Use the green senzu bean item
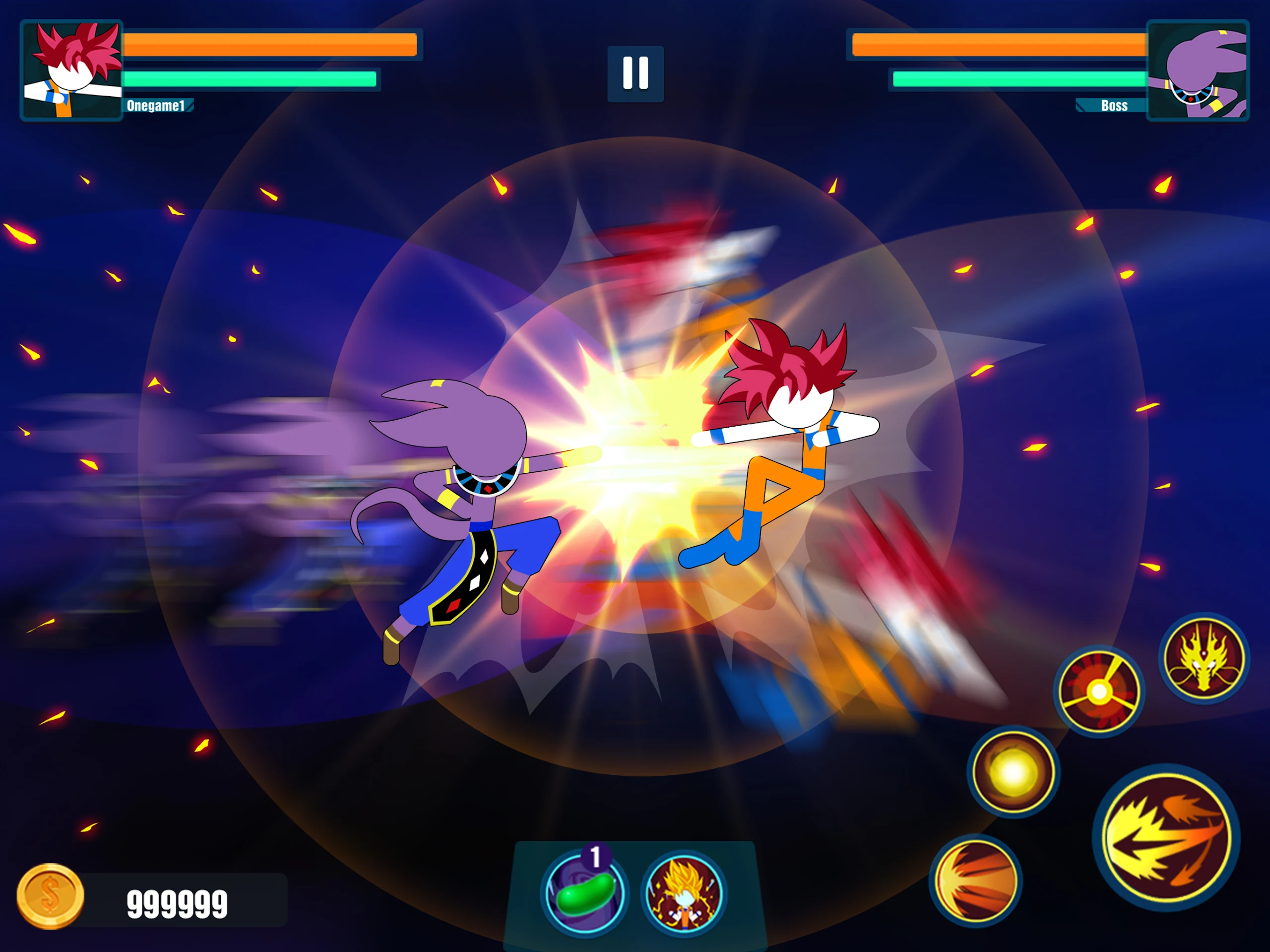 point(584,893)
